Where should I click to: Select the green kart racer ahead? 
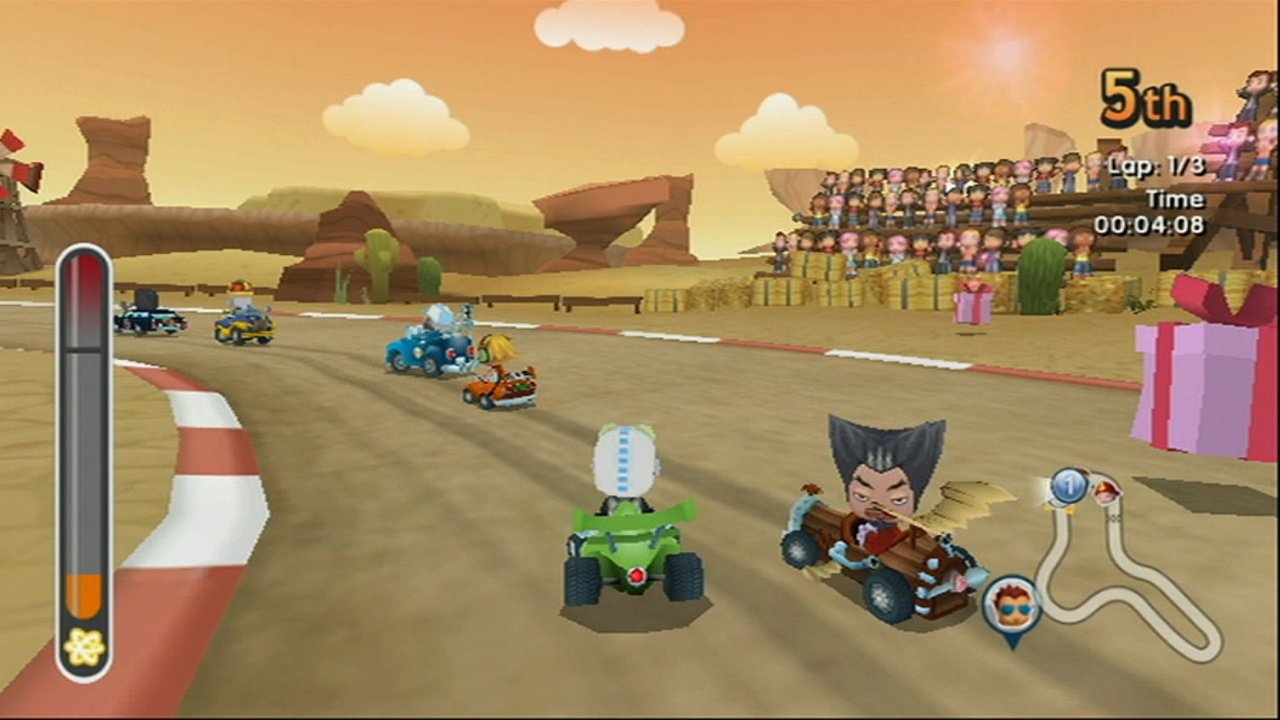pos(632,520)
